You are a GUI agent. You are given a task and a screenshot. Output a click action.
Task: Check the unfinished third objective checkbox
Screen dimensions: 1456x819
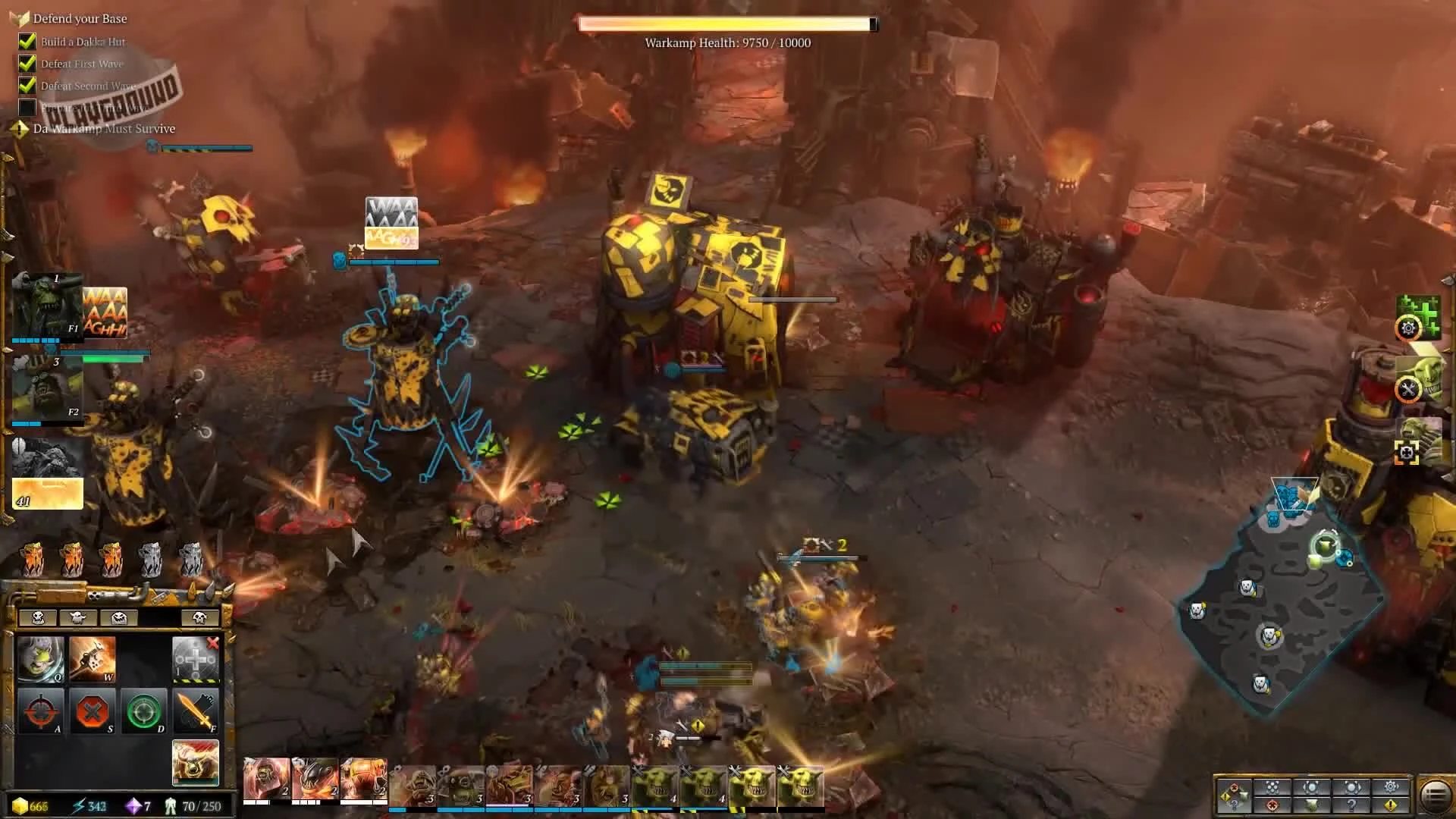(27, 108)
